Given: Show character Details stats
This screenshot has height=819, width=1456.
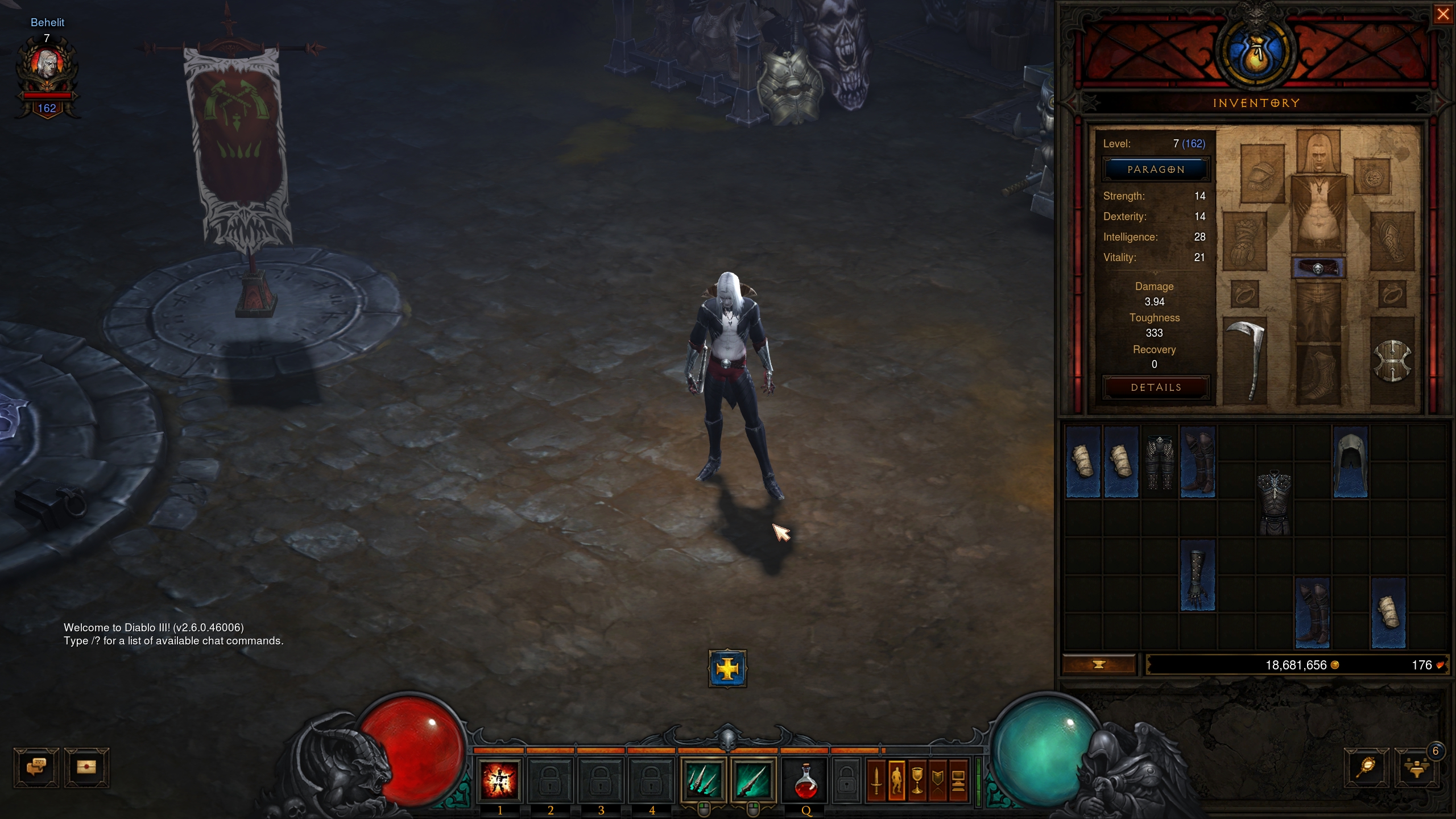Looking at the screenshot, I should (1156, 387).
